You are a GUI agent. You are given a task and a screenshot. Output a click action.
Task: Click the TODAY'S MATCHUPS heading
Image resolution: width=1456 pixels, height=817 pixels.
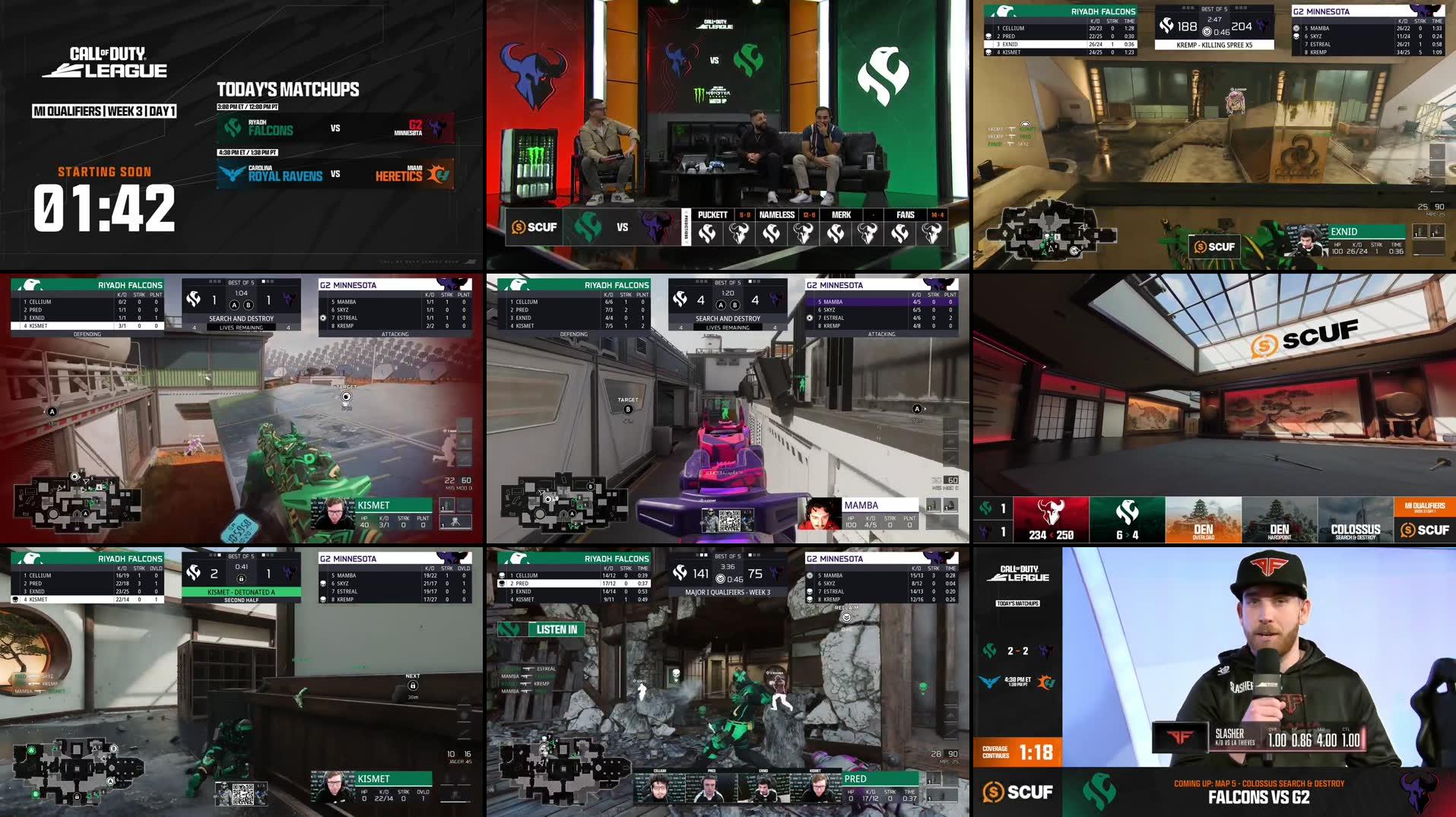287,89
